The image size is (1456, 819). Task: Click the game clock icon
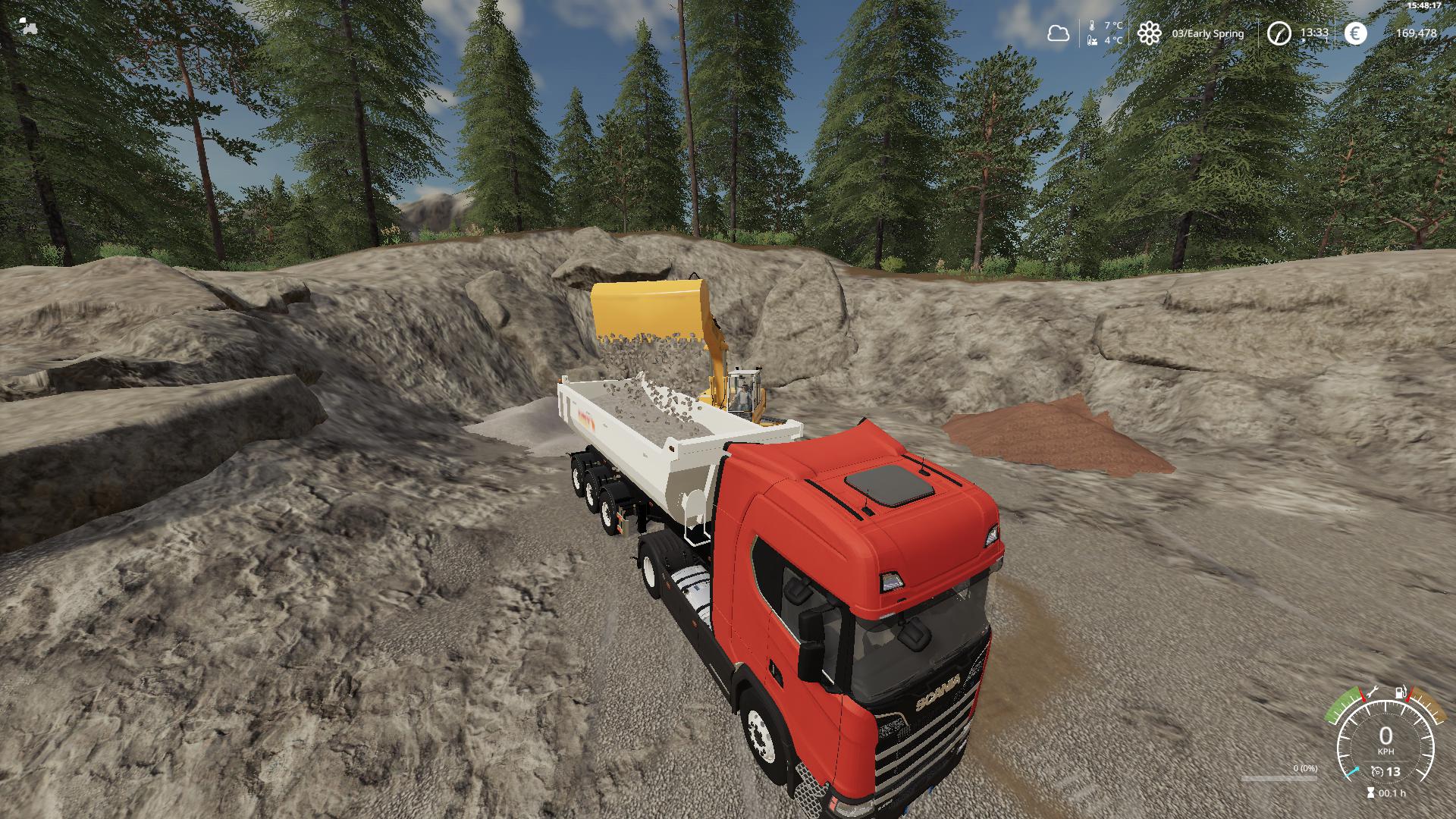pyautogui.click(x=1279, y=33)
